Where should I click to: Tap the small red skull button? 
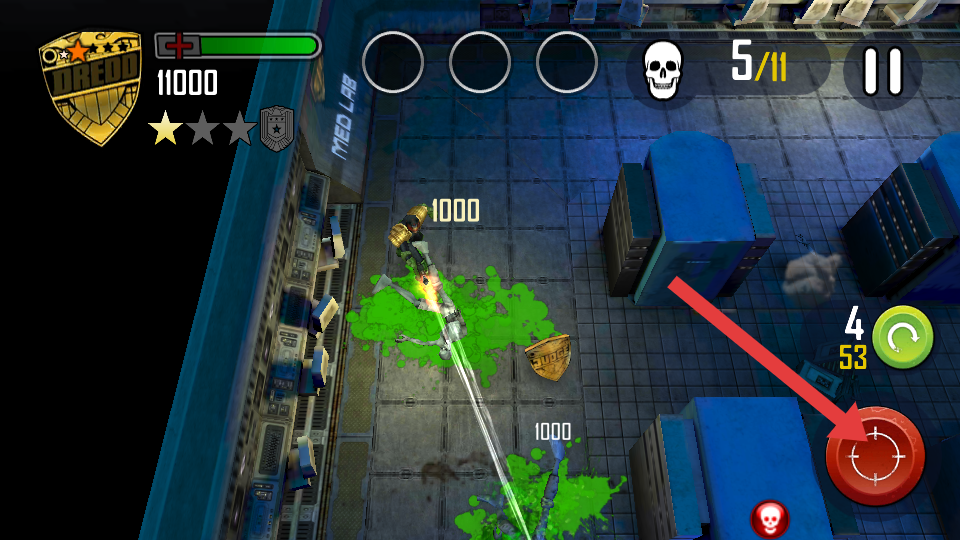coord(769,518)
